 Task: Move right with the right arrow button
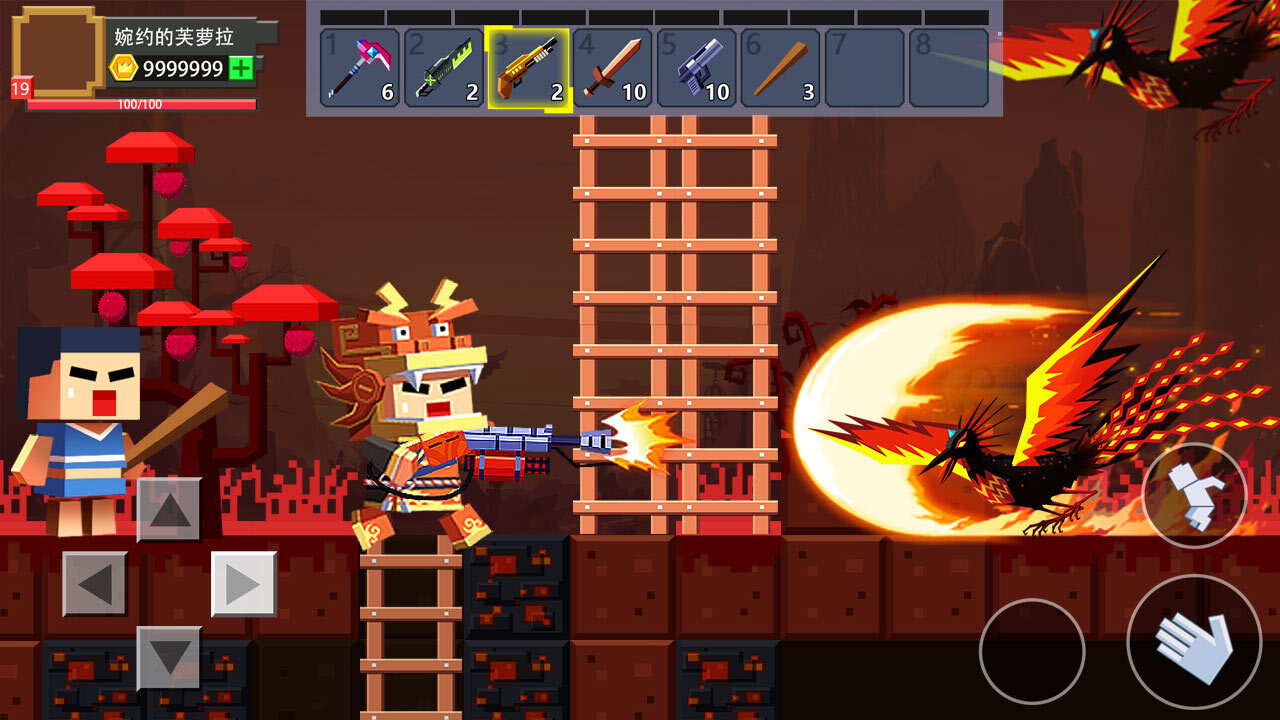pos(244,584)
